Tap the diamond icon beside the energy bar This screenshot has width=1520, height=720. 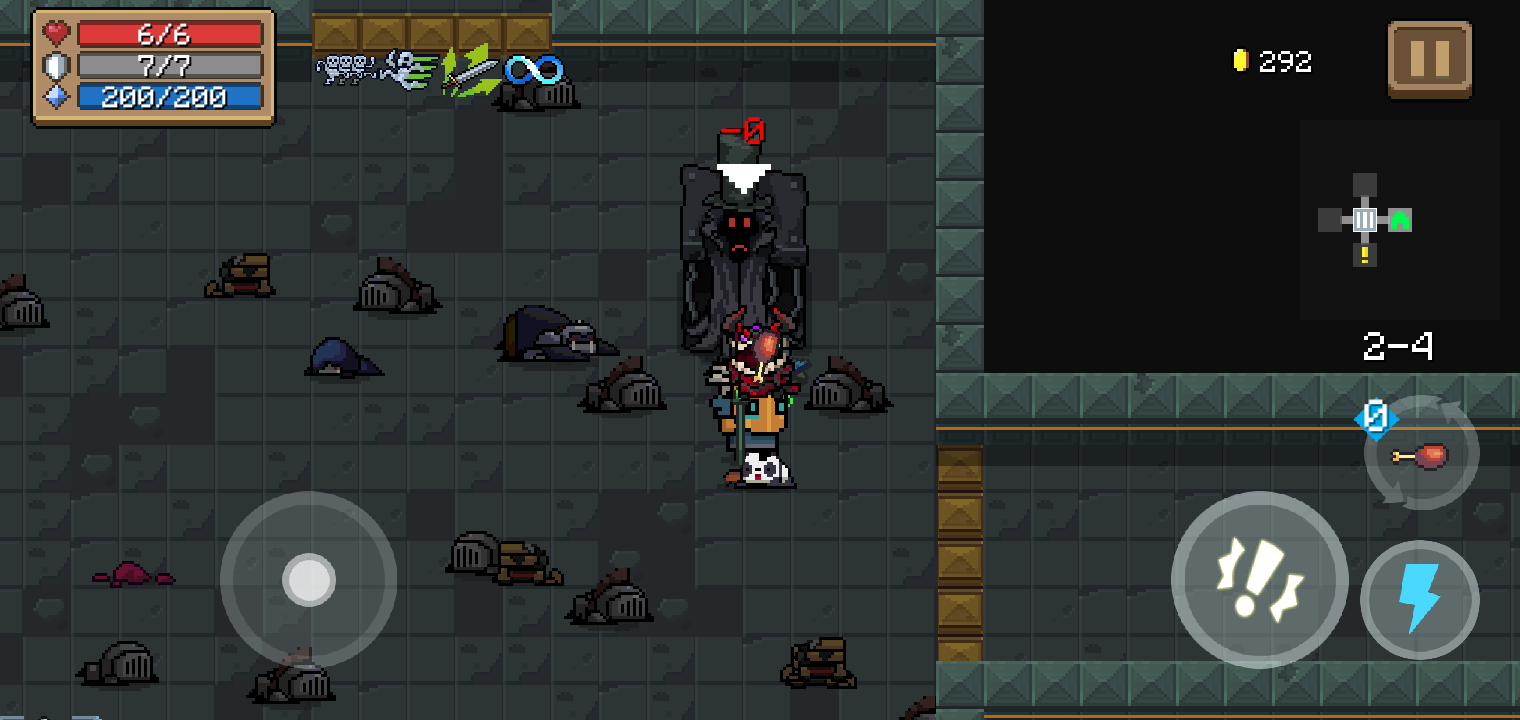pos(55,96)
